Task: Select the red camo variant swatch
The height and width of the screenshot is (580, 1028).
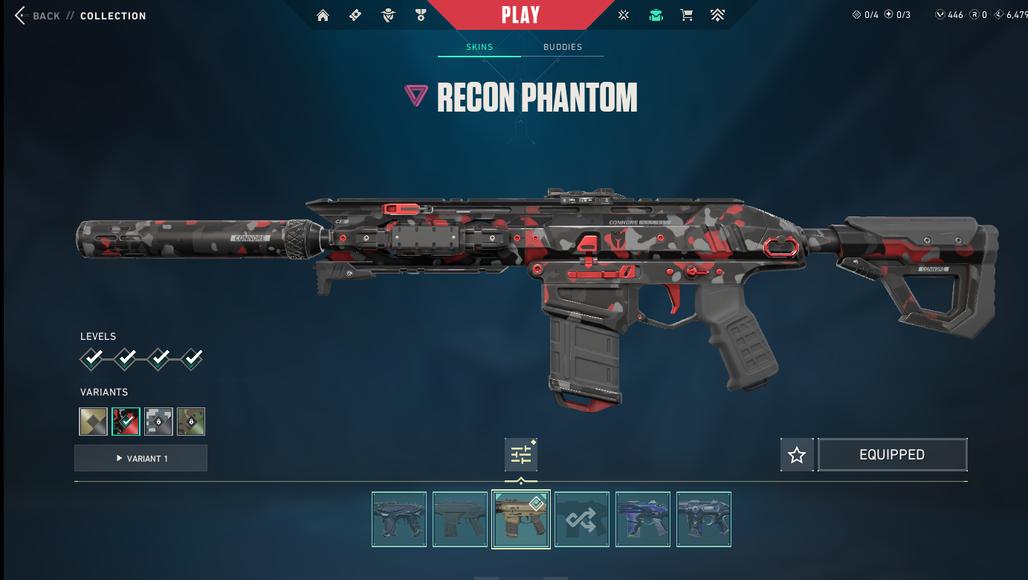Action: pyautogui.click(x=126, y=421)
